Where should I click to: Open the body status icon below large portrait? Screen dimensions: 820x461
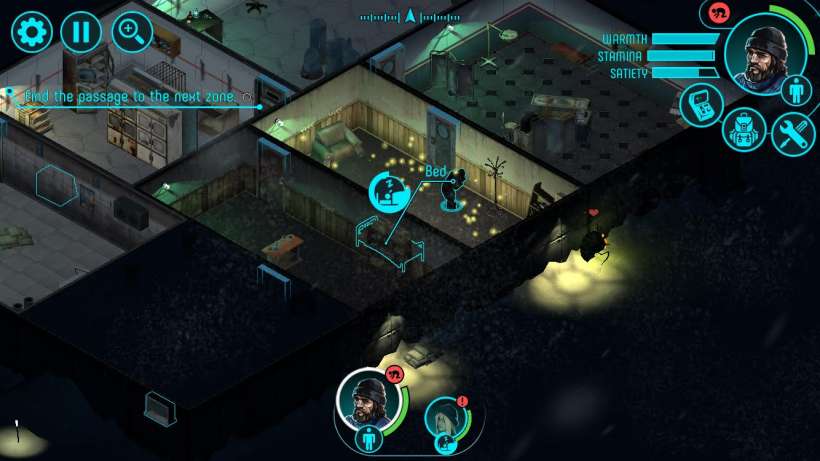pos(797,91)
